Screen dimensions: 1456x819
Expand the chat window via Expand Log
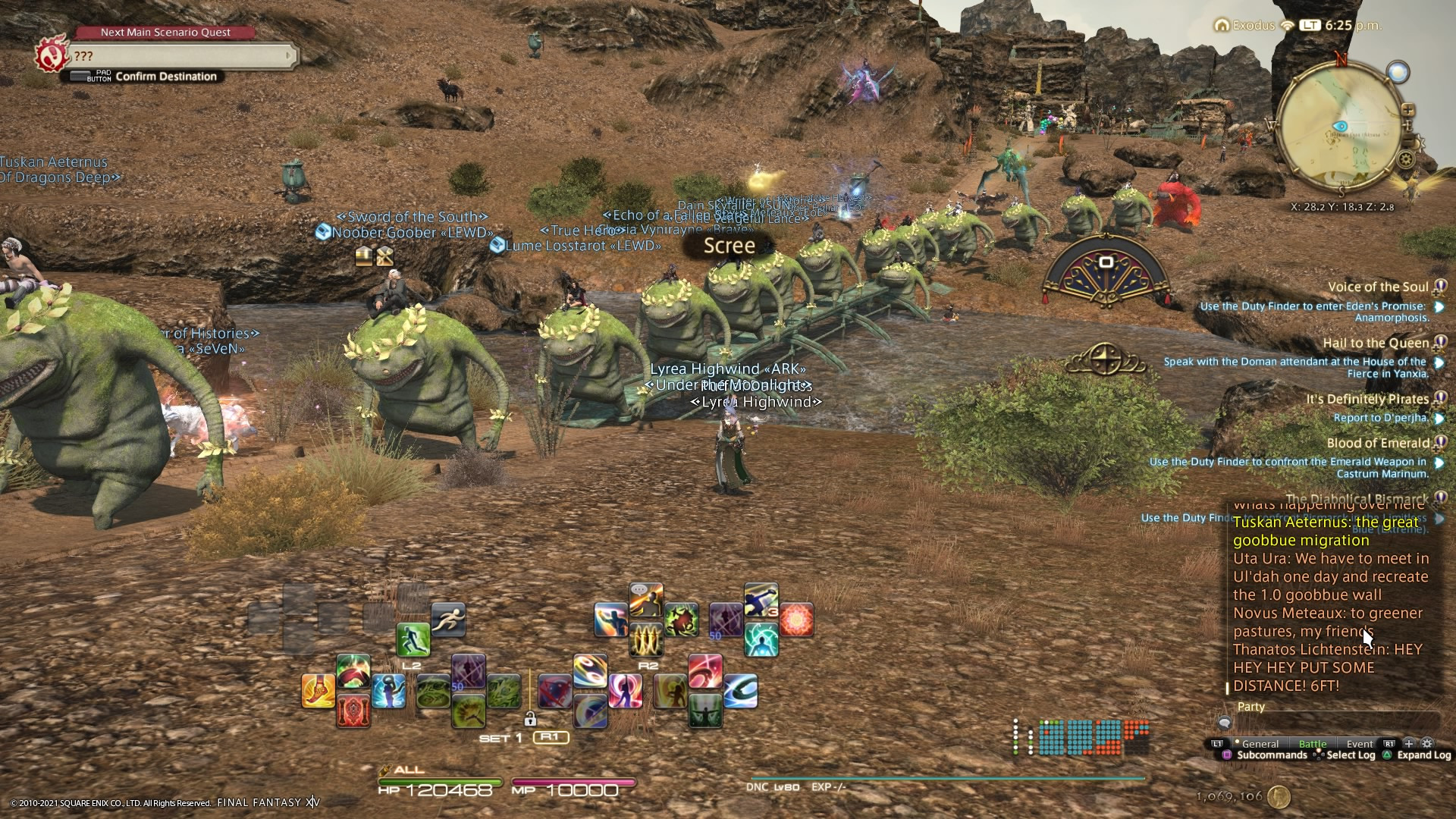point(1424,755)
